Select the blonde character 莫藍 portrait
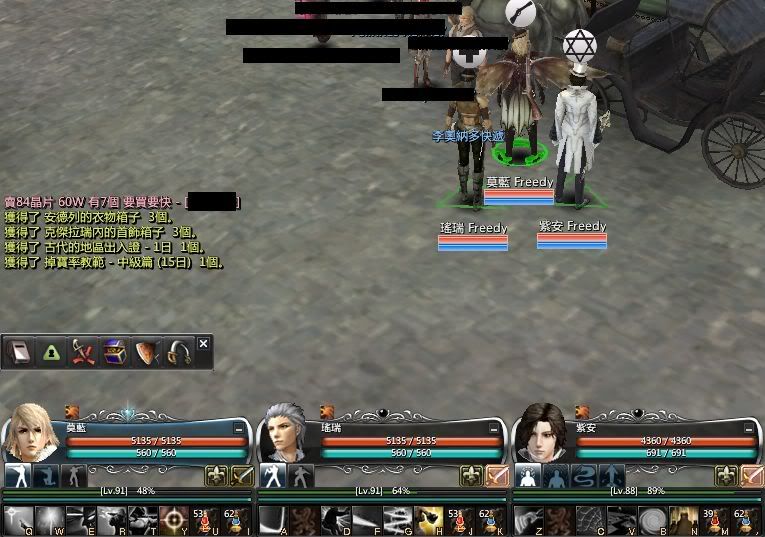 (31, 434)
